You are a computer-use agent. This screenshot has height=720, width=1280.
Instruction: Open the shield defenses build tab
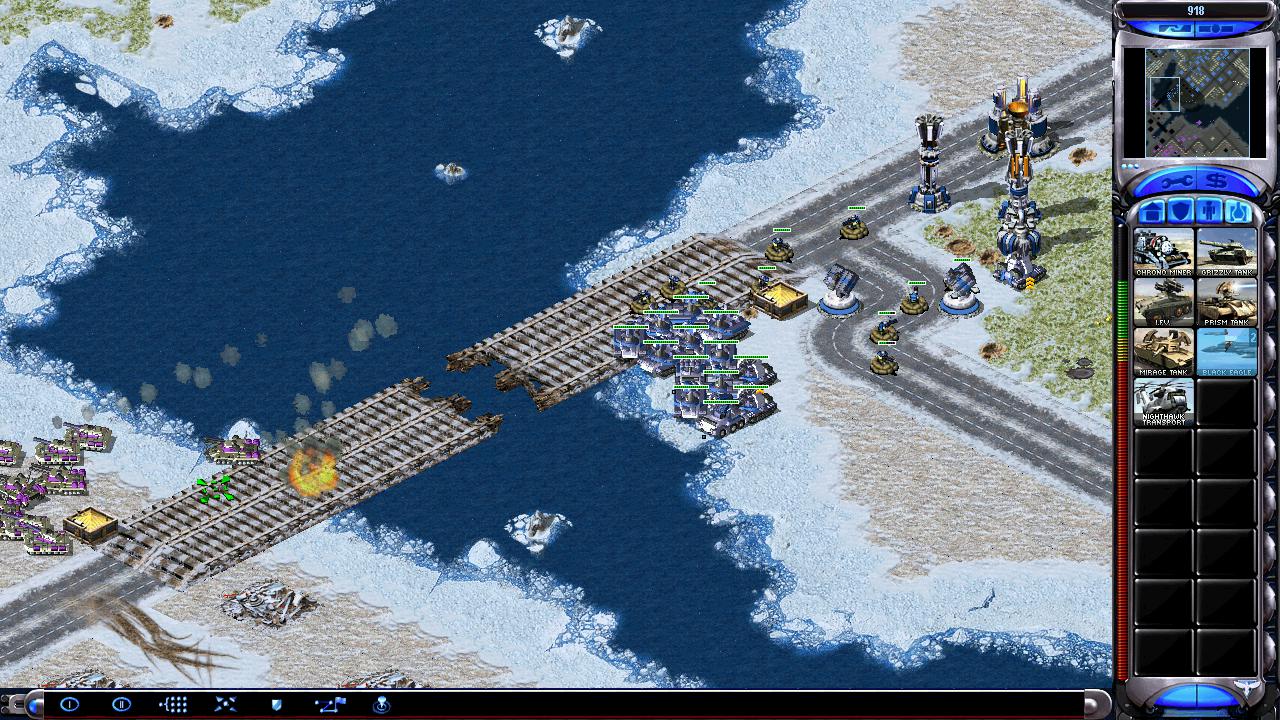[1180, 212]
